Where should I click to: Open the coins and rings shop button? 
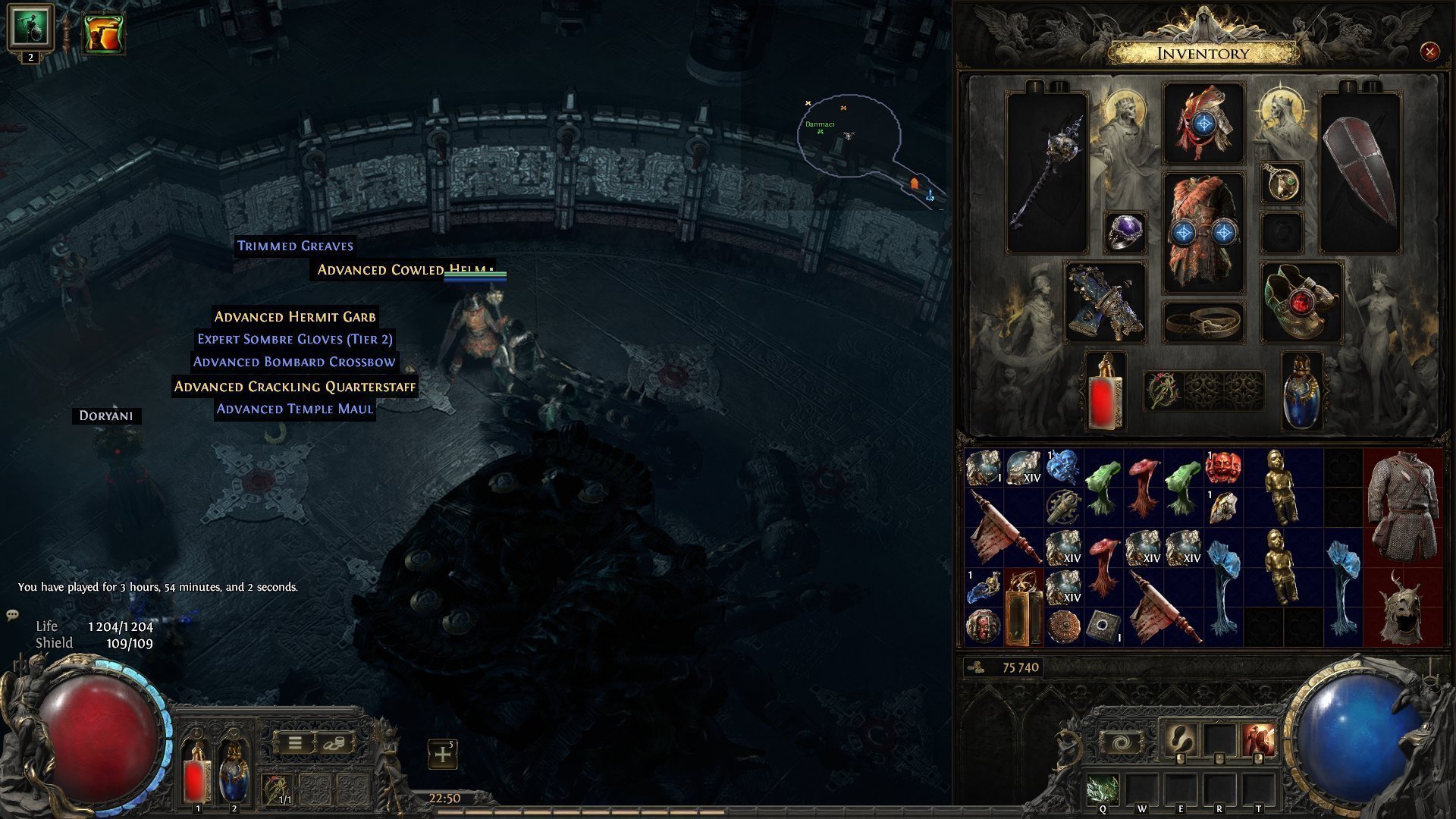[334, 743]
